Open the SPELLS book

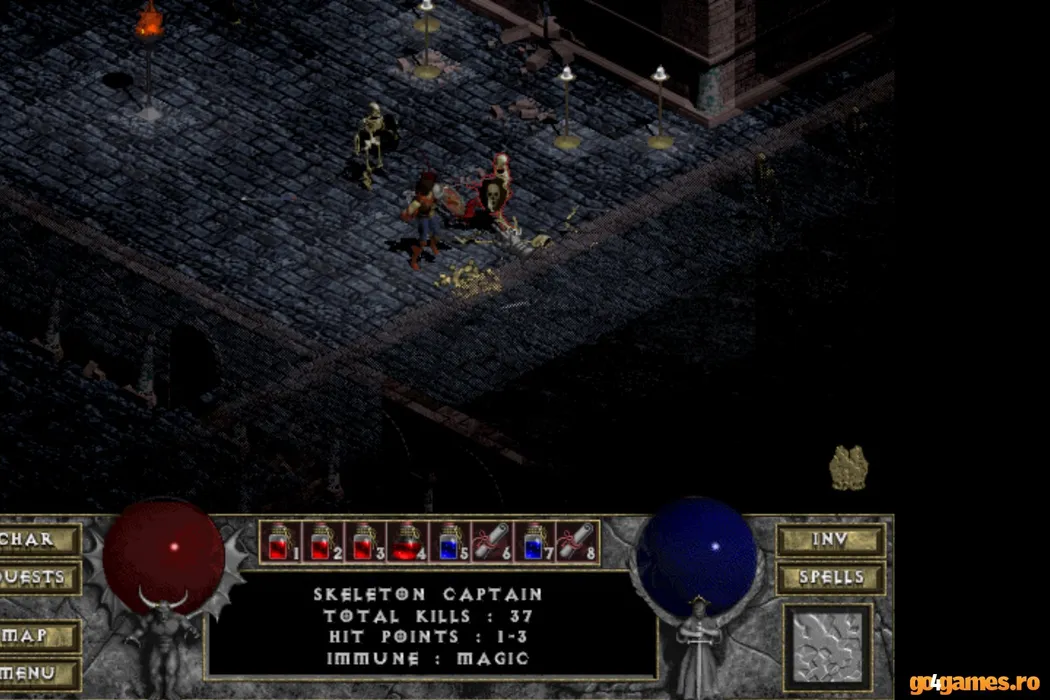pyautogui.click(x=830, y=578)
